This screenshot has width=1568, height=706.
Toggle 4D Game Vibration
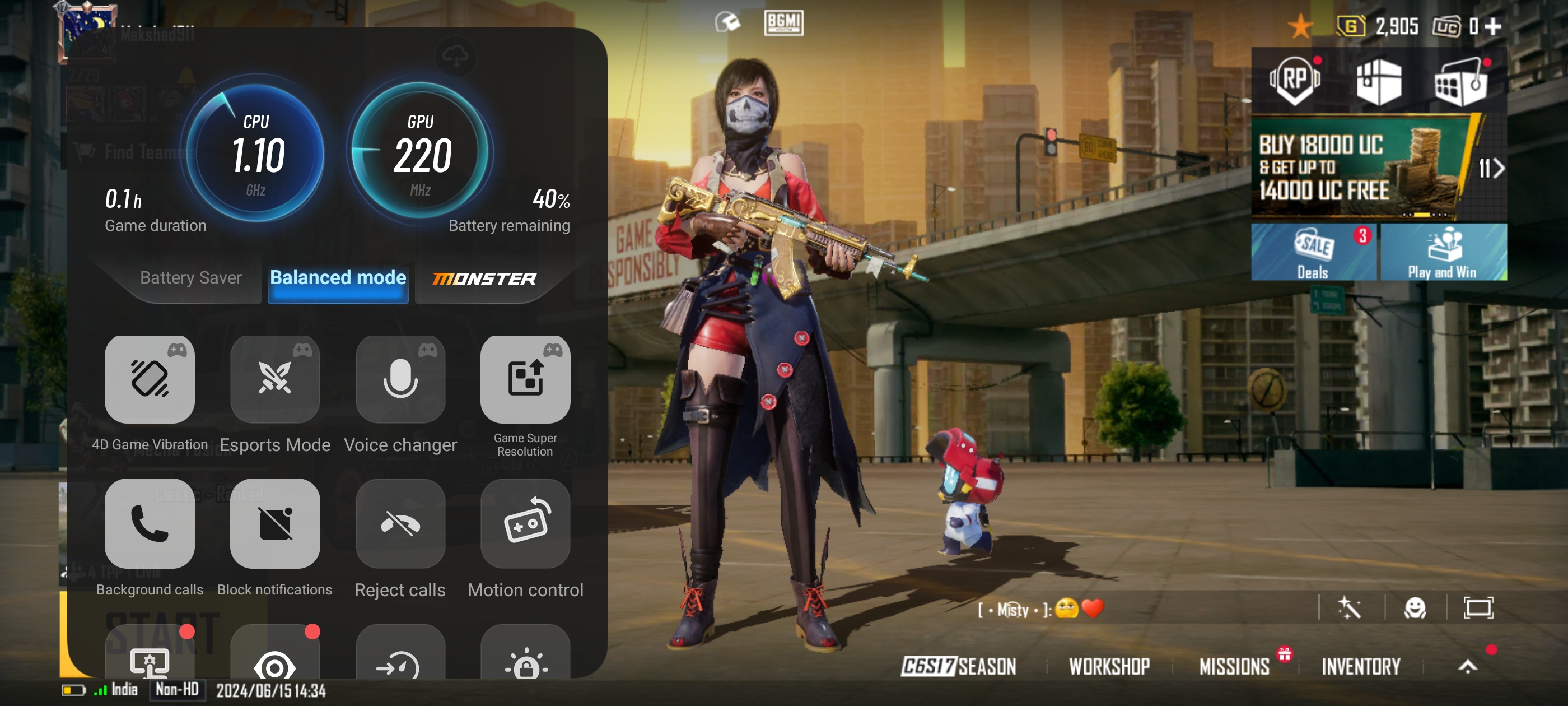(x=150, y=379)
